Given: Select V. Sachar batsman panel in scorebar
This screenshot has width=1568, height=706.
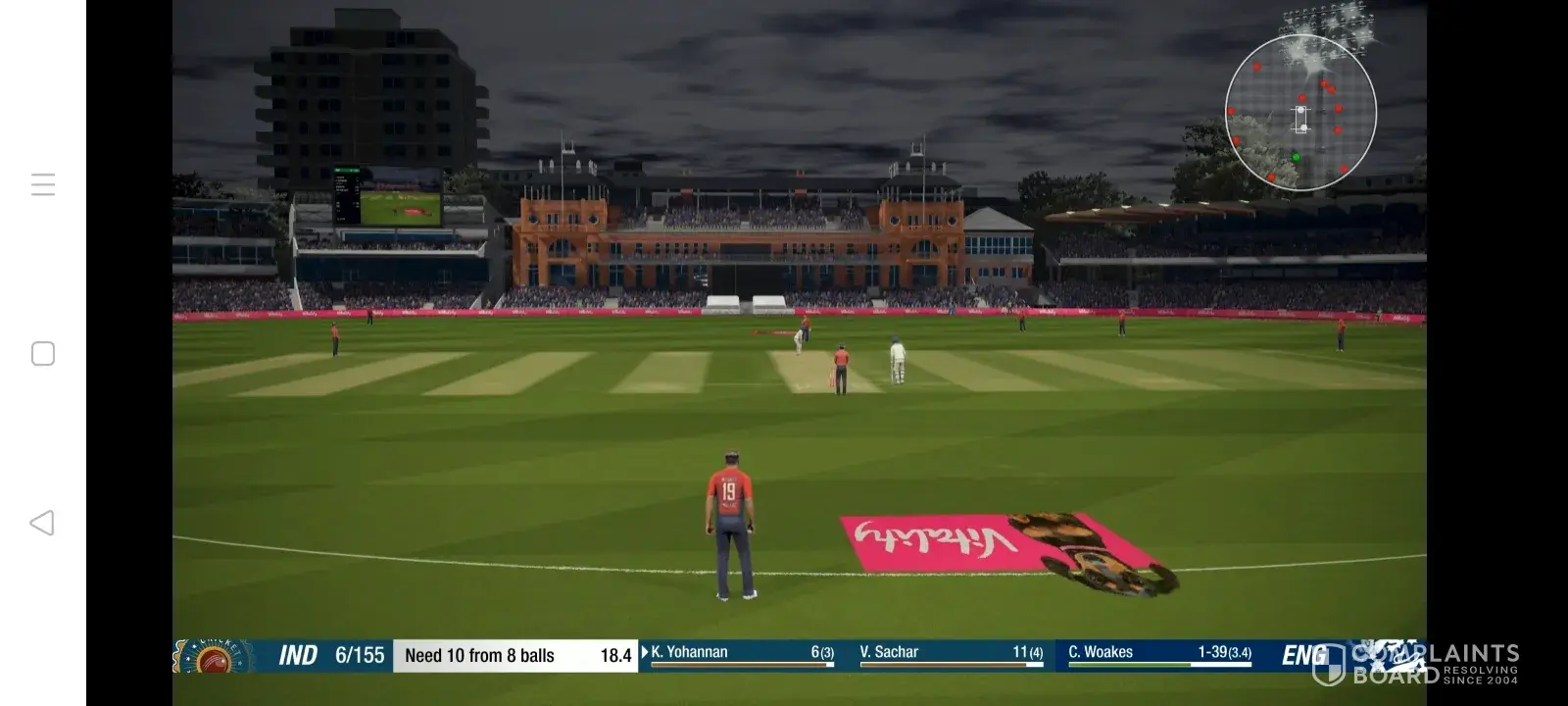Looking at the screenshot, I should 950,654.
